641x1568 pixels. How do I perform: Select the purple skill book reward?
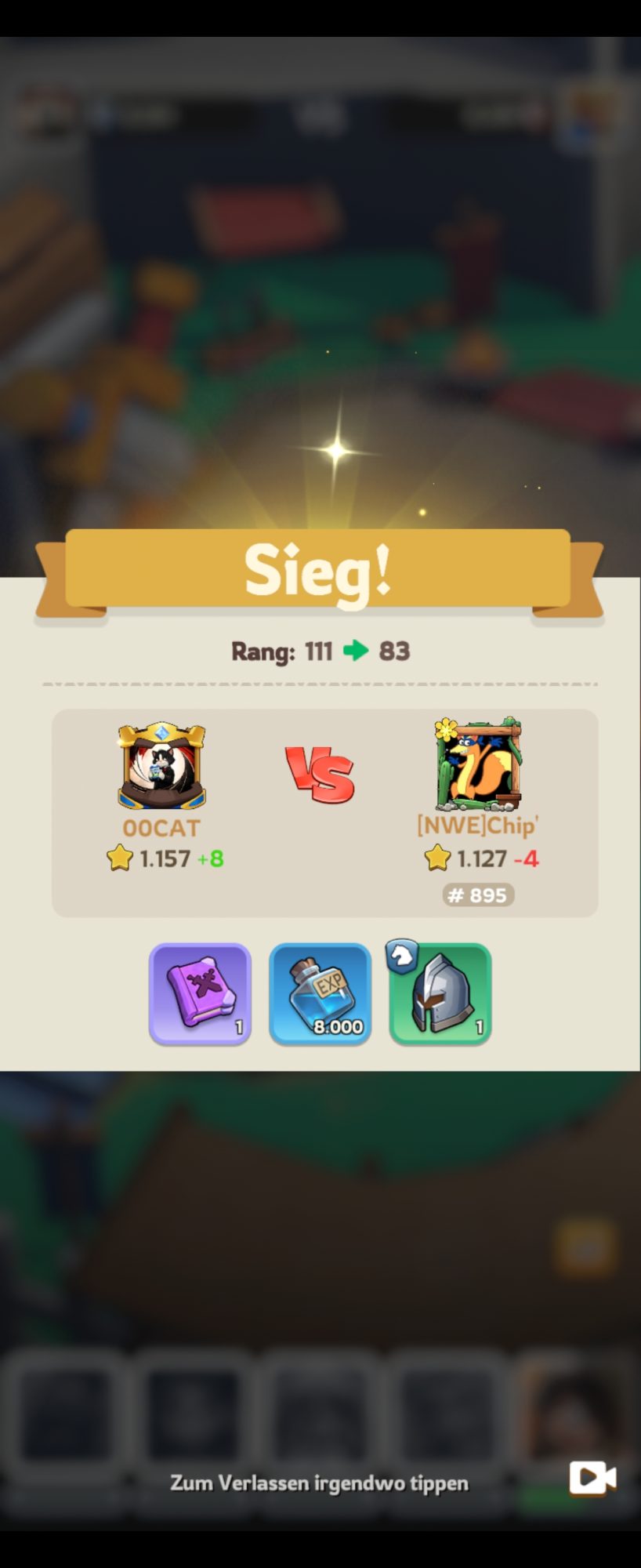[200, 993]
